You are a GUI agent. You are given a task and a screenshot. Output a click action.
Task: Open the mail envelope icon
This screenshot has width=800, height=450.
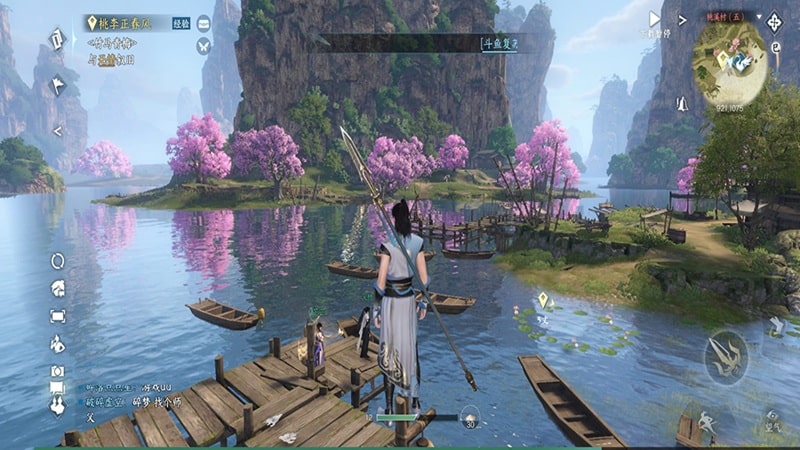coord(204,21)
